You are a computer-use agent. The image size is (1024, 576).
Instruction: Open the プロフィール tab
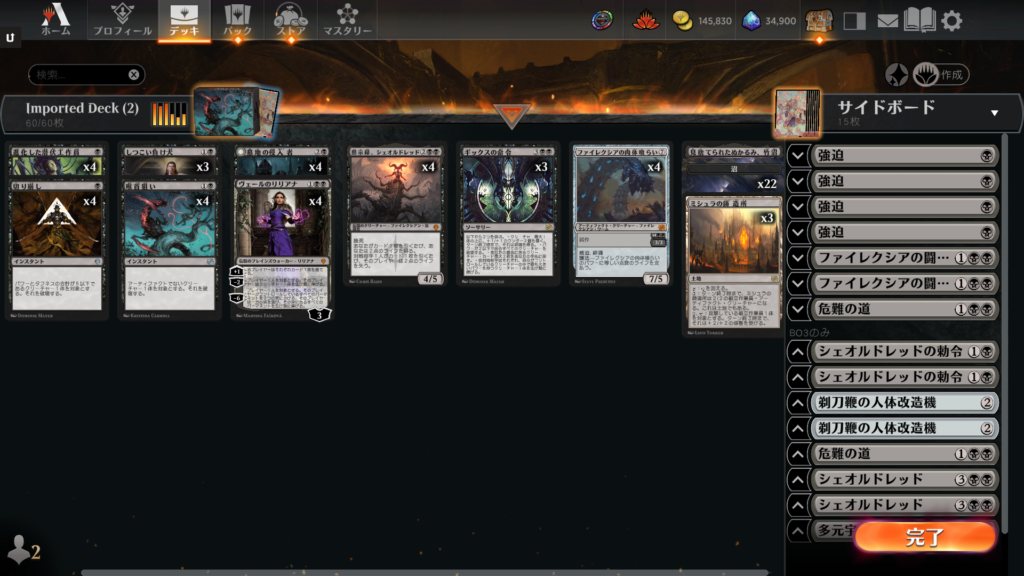click(122, 20)
